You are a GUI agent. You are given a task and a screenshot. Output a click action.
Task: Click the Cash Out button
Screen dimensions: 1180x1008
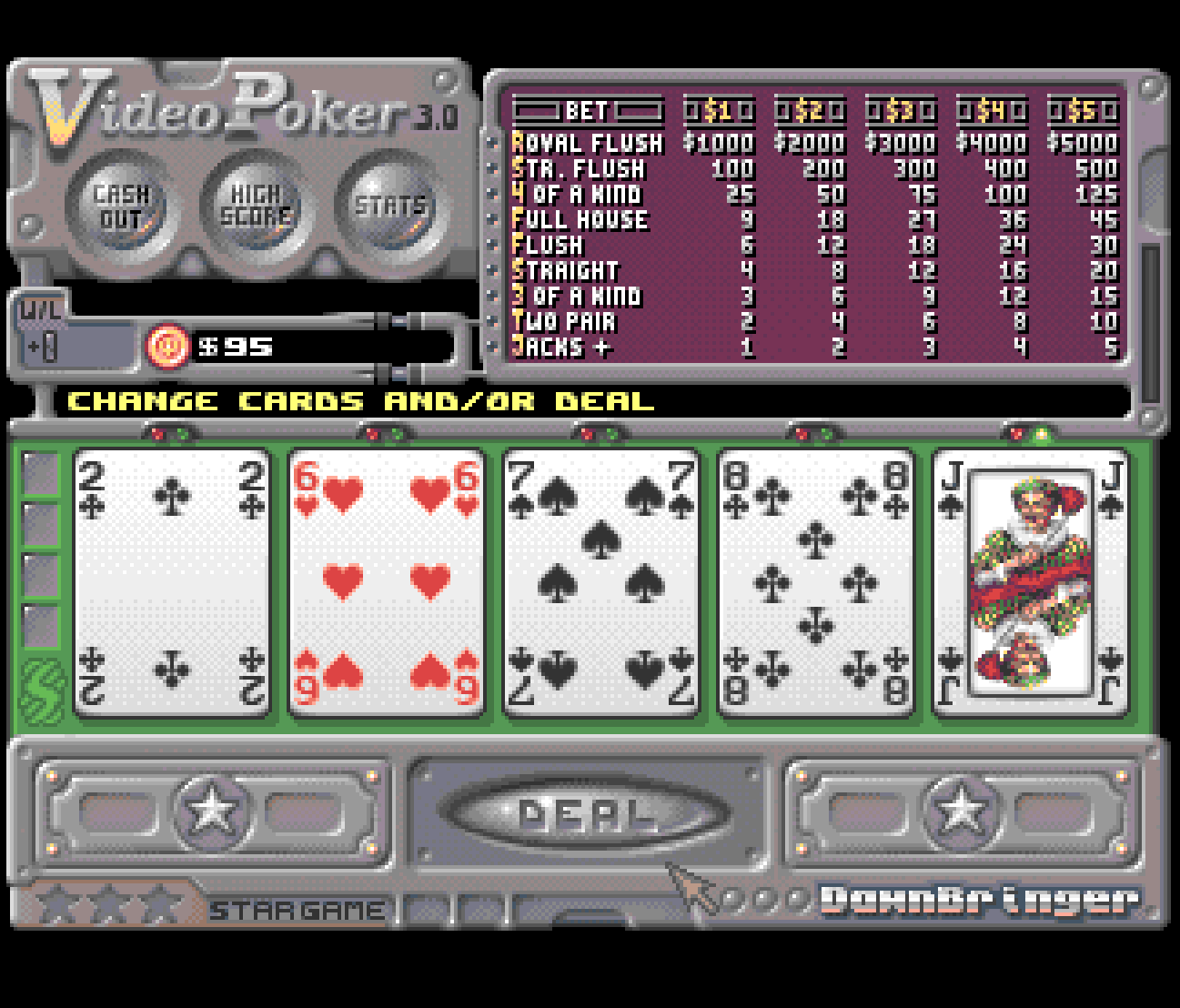(x=121, y=207)
